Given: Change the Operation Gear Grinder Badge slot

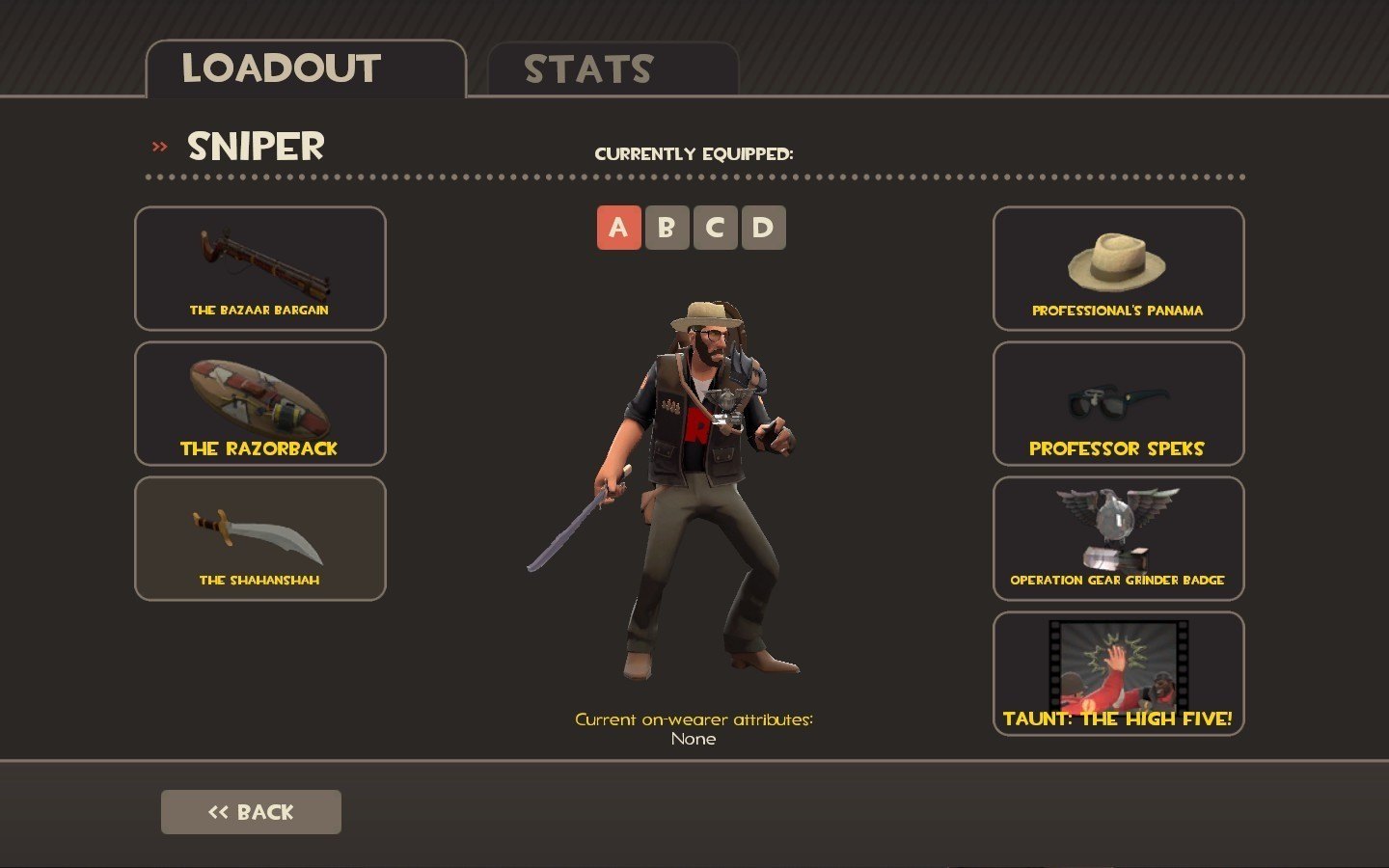Looking at the screenshot, I should 1118,539.
